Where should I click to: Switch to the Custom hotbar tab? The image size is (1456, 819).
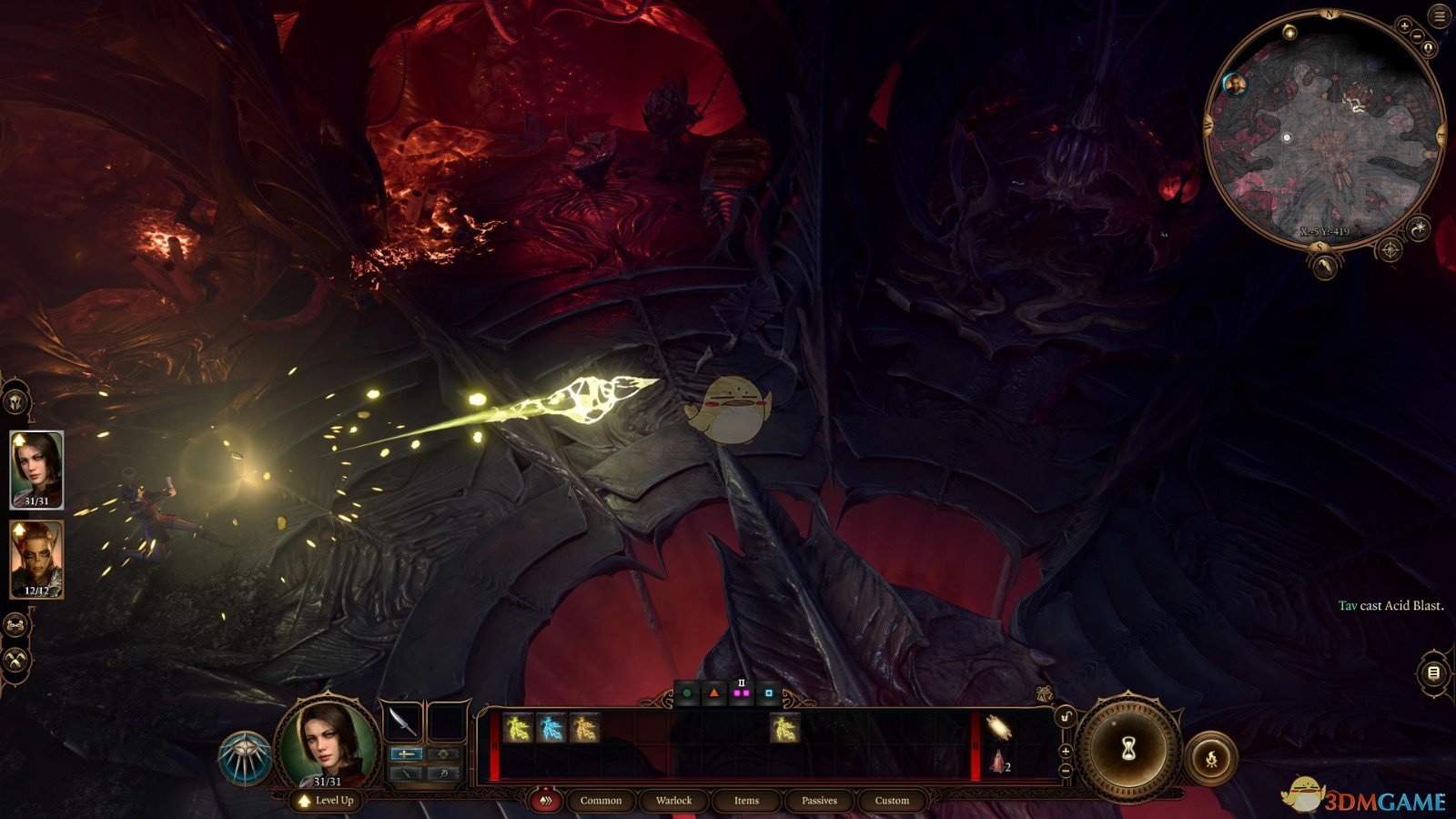pos(892,801)
